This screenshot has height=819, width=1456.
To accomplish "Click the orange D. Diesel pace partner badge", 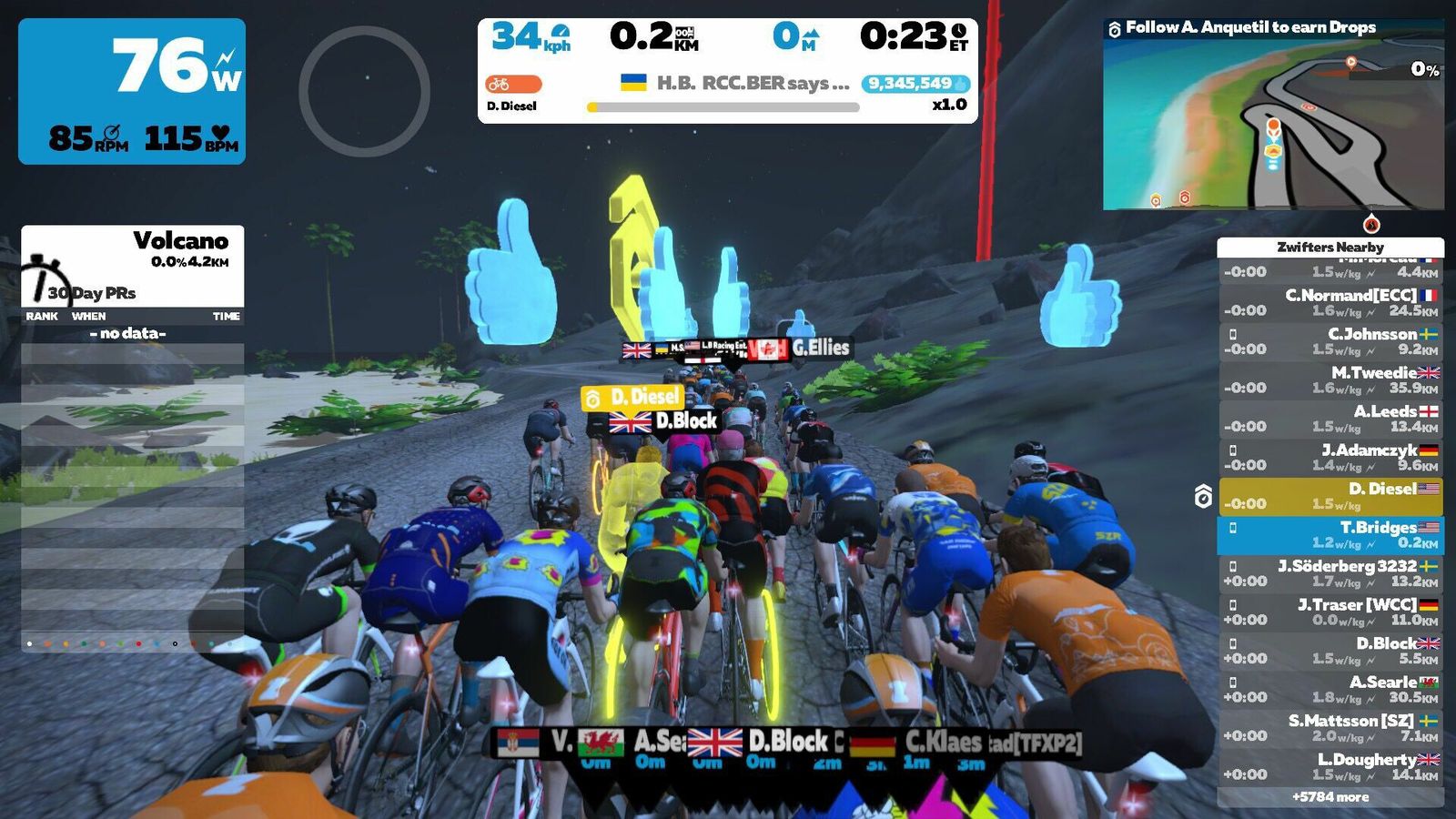I will [513, 85].
